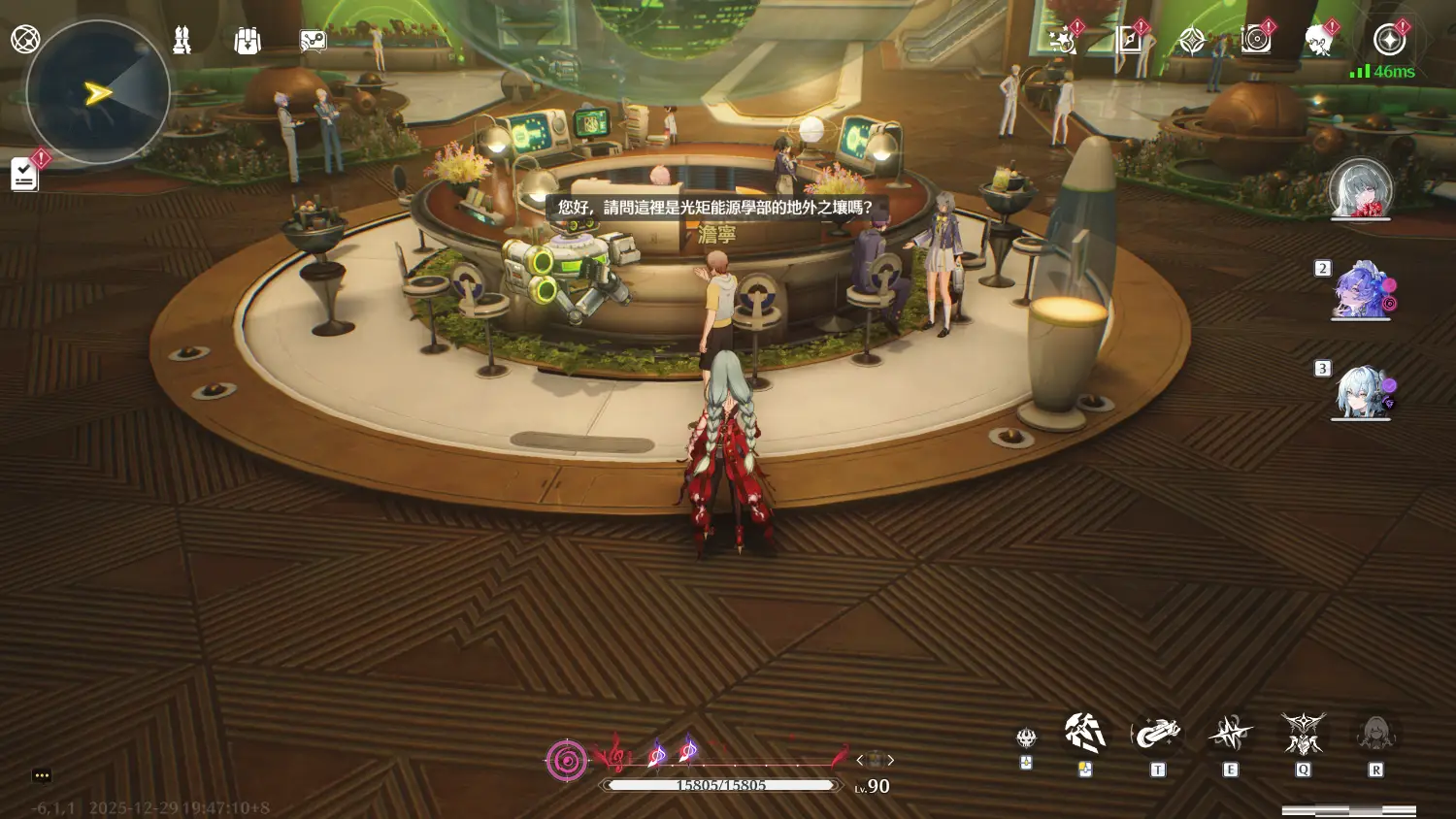This screenshot has height=819, width=1456.
Task: Open the chat bubble button
Action: coord(41,775)
